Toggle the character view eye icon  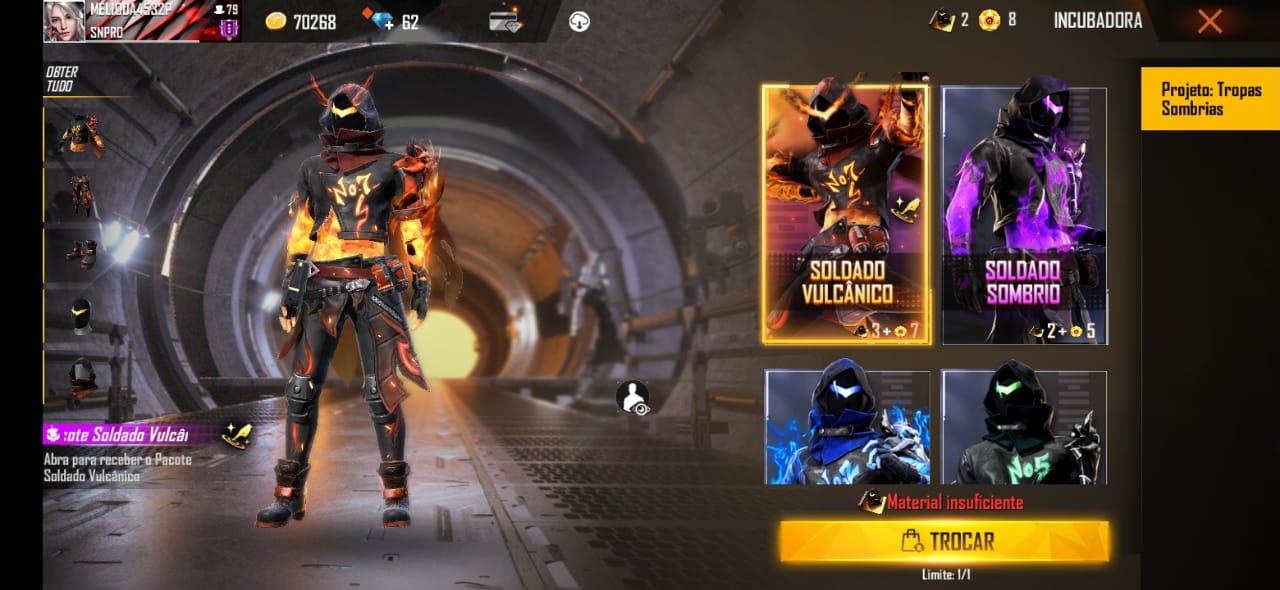(632, 397)
